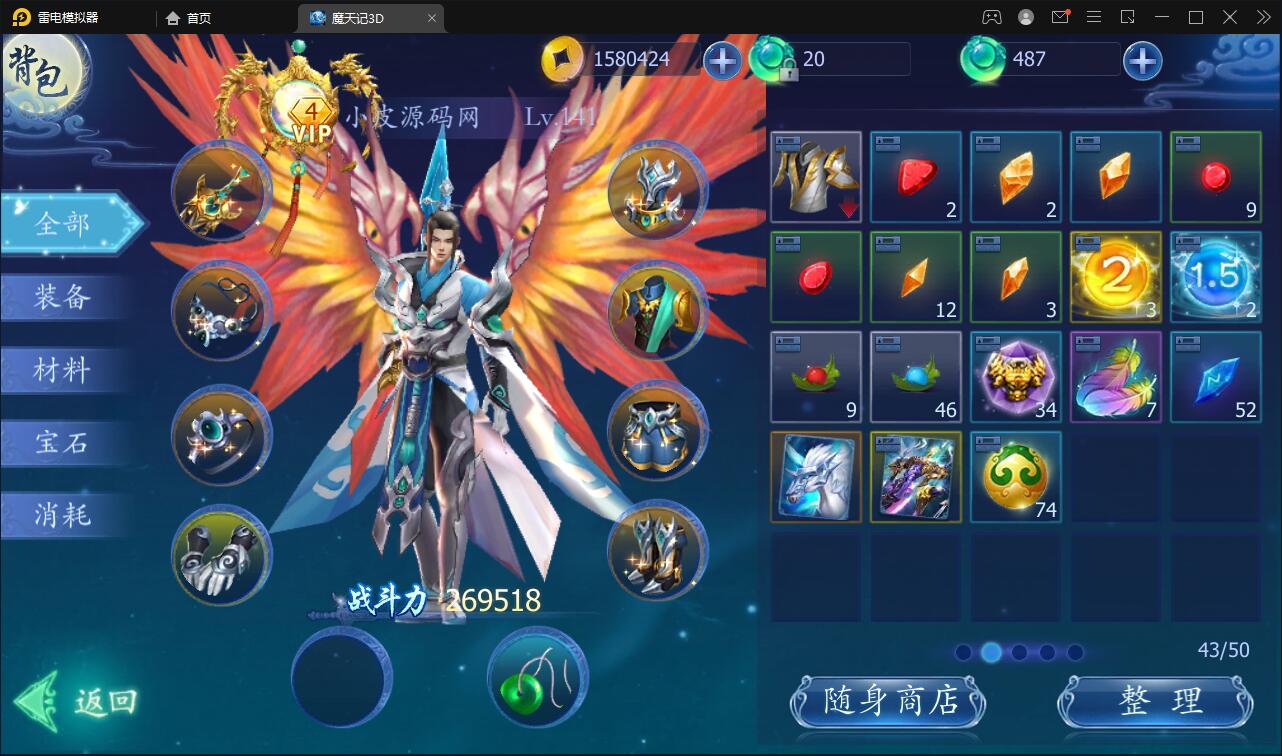1282x756 pixels.
Task: Click the mail icon in the emulator toolbar
Action: [x=1060, y=17]
